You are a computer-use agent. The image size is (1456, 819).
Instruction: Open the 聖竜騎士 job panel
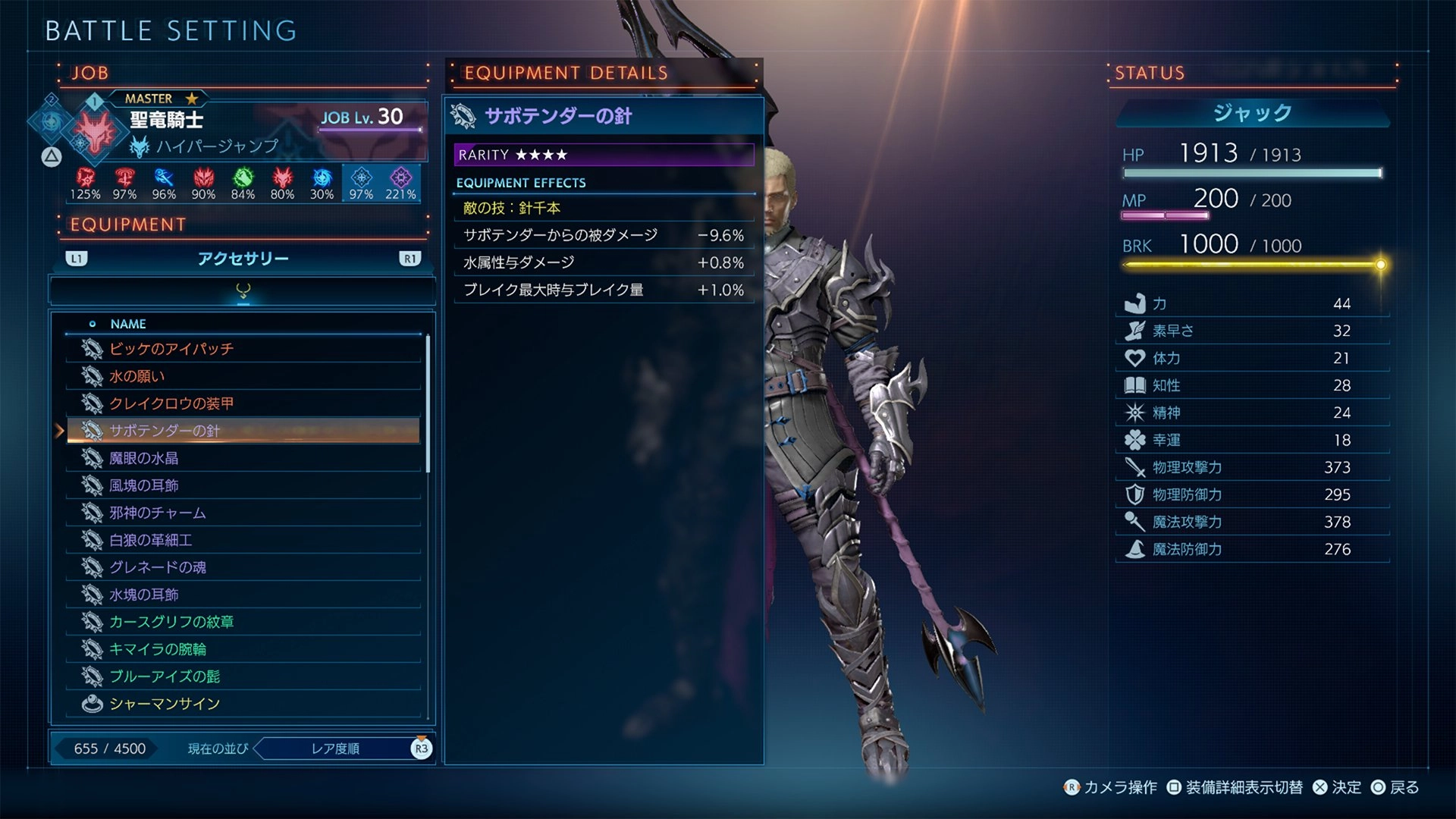pyautogui.click(x=166, y=120)
